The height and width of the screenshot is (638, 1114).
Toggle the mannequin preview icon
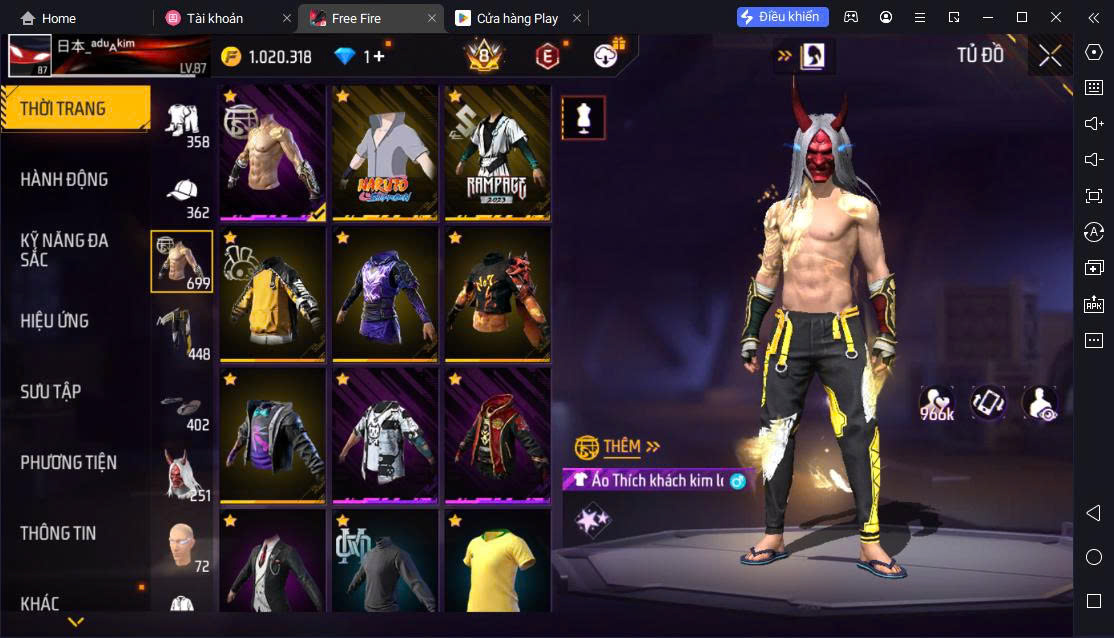(x=582, y=118)
